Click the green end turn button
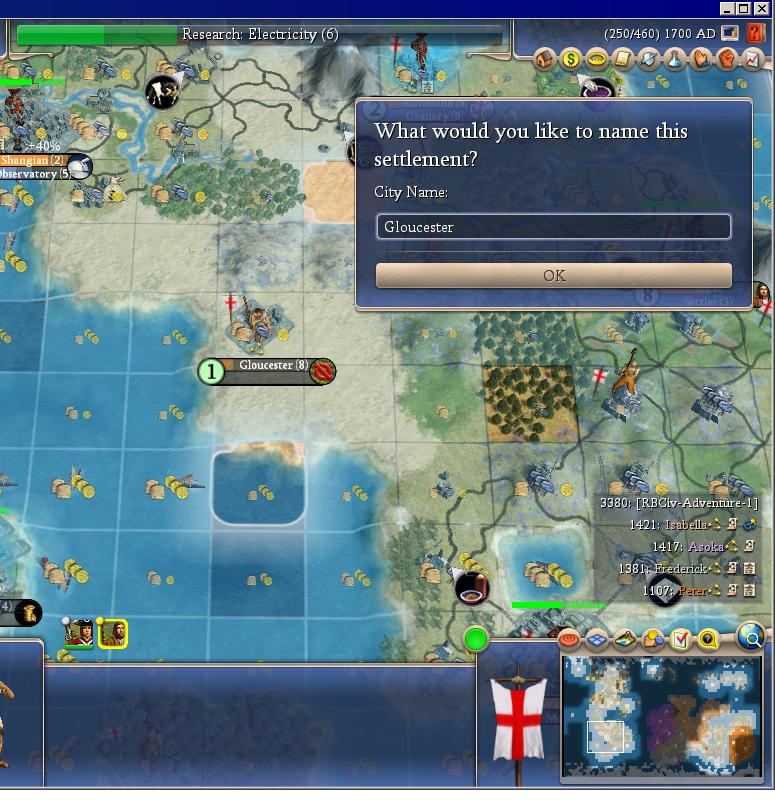The height and width of the screenshot is (800, 775). tap(476, 638)
